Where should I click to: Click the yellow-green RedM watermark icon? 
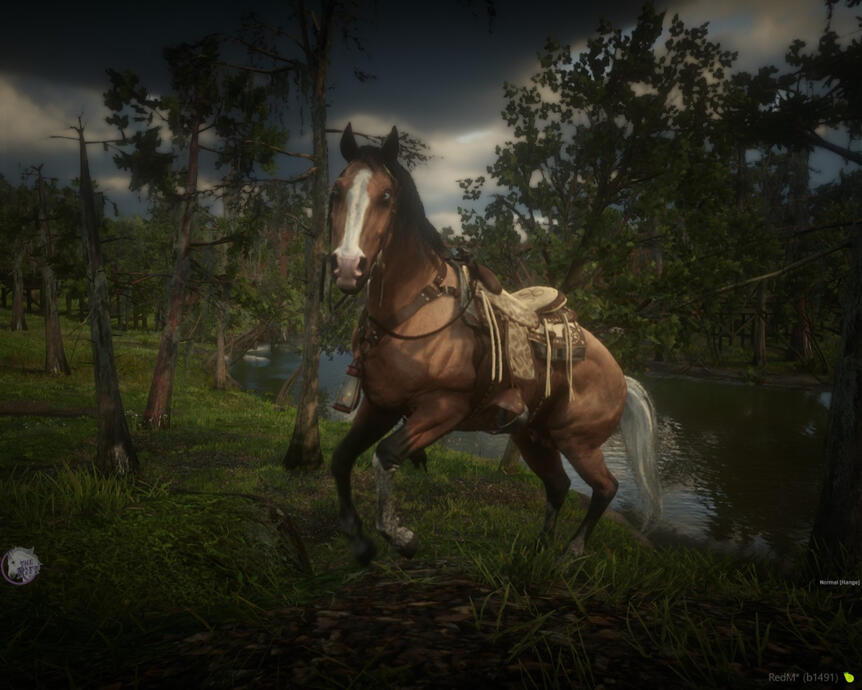pyautogui.click(x=849, y=677)
